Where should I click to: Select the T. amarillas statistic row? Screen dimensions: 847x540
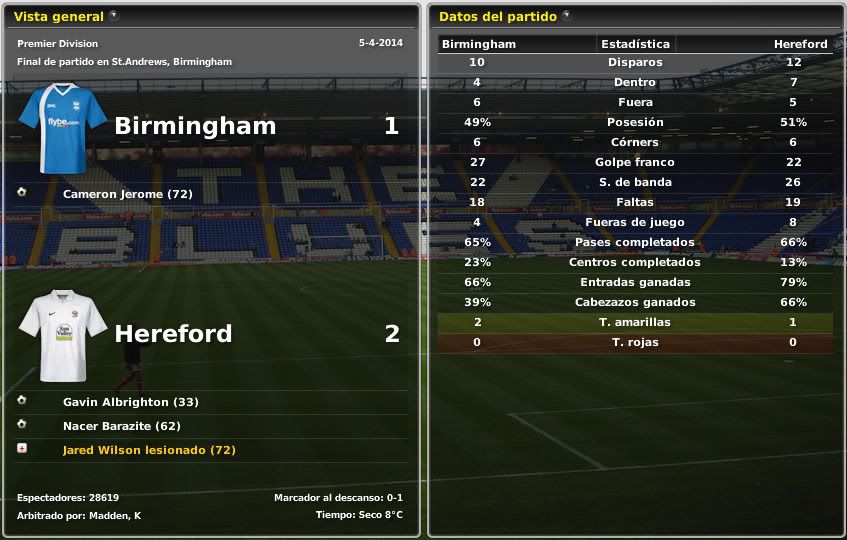(x=635, y=322)
